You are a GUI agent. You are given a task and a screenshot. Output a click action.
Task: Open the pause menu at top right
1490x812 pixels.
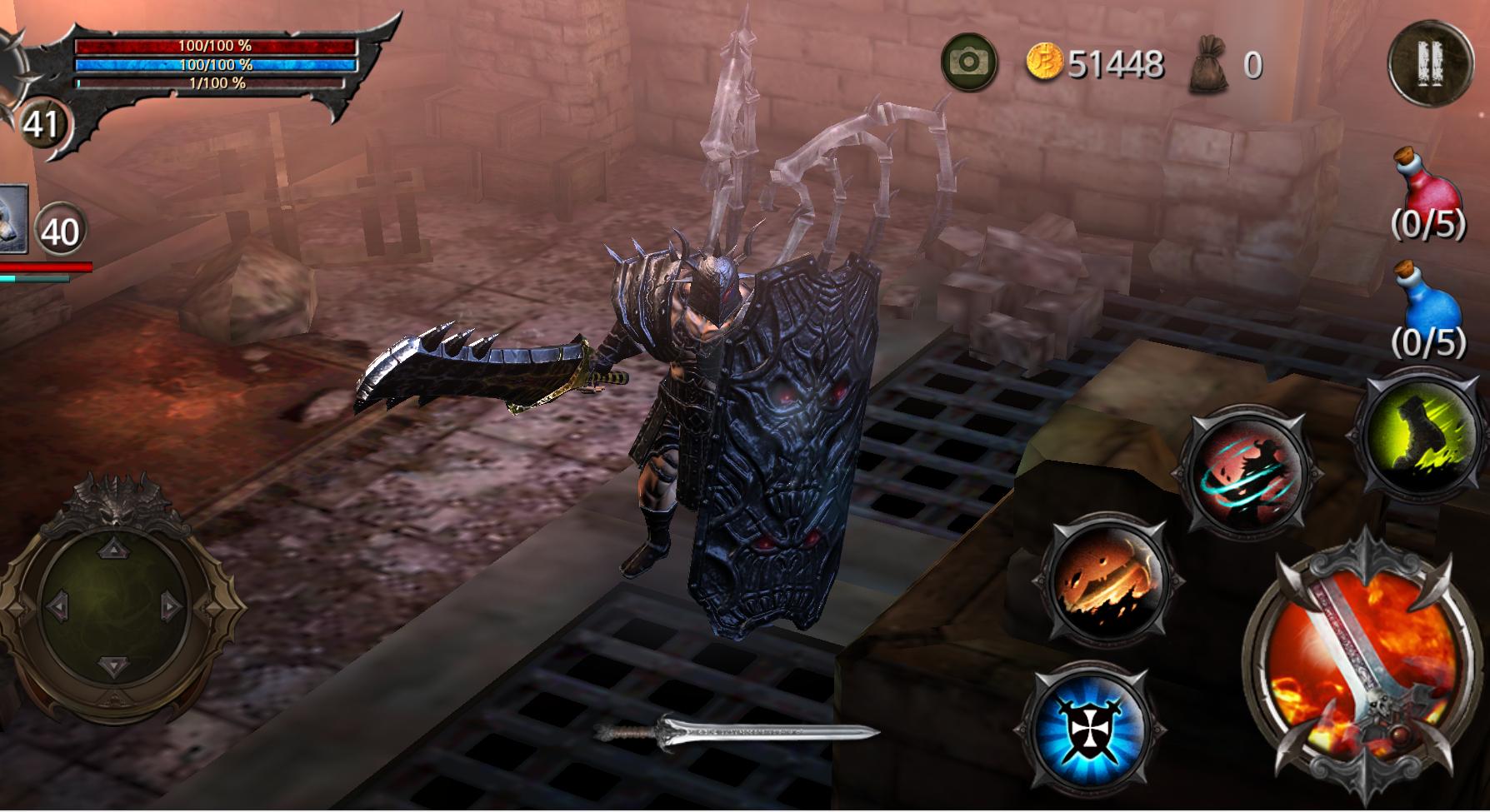tap(1430, 65)
